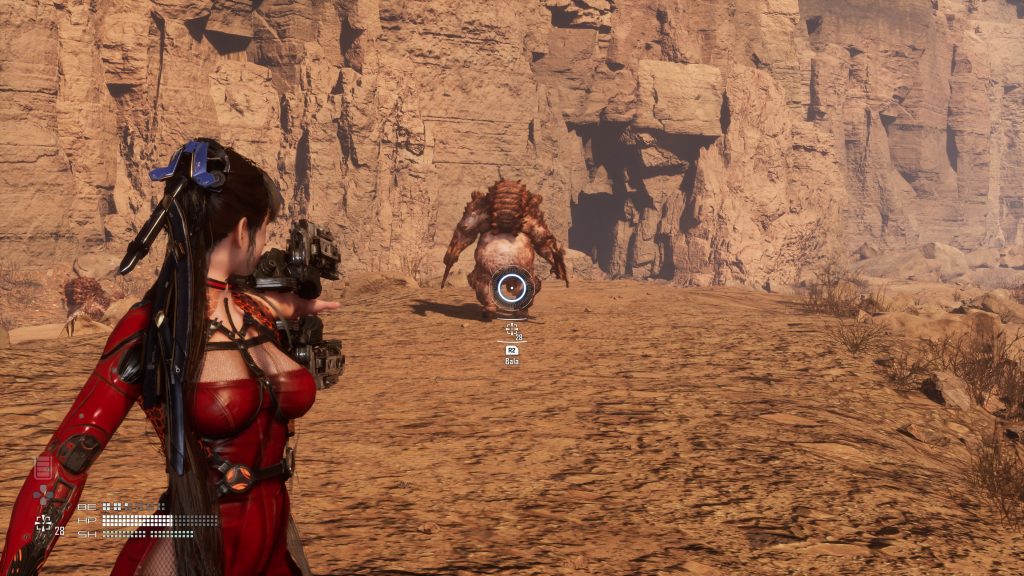
Task: Select the red consumable item slot
Action: 44,467
